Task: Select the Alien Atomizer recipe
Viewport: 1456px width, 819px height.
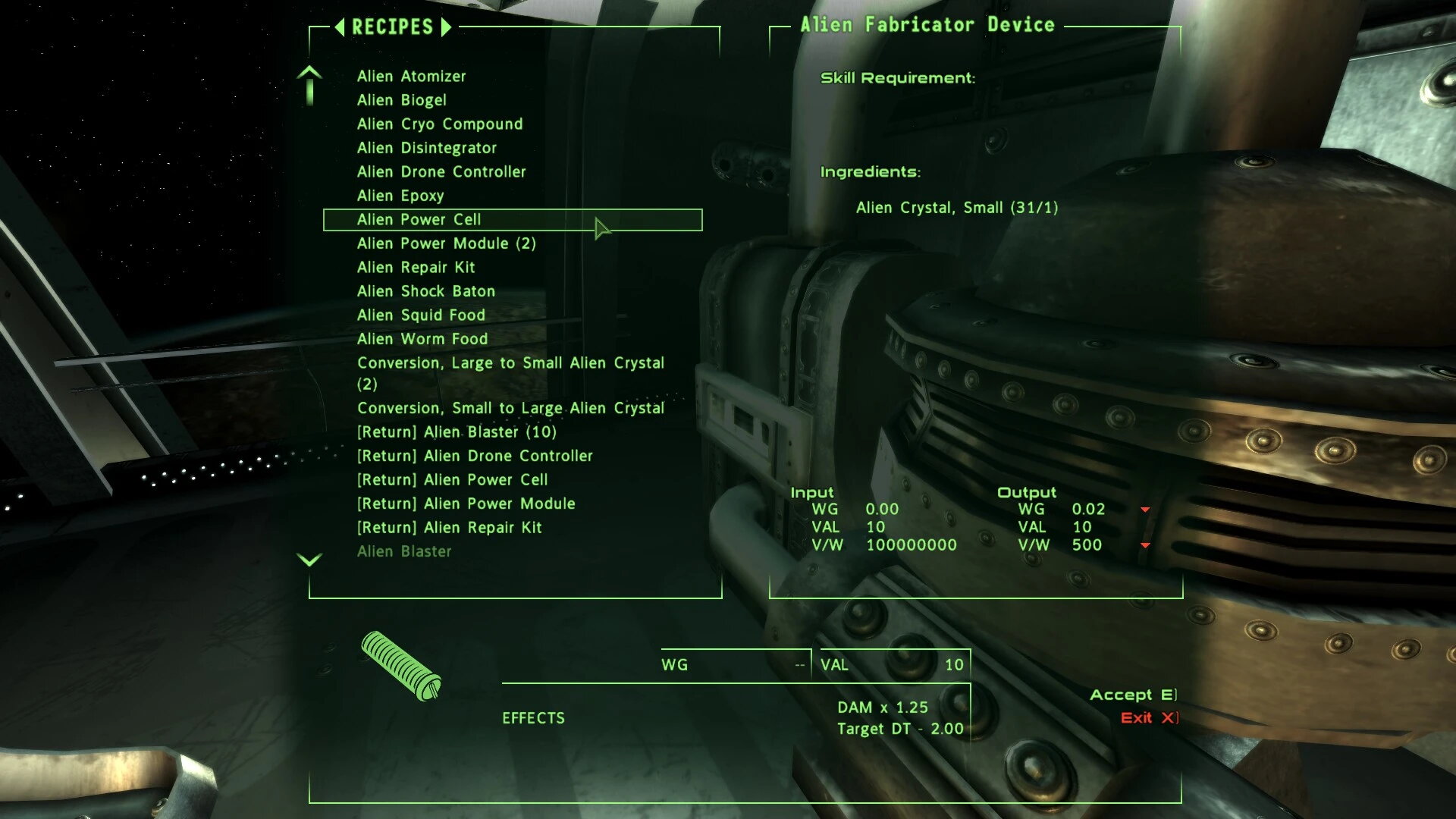Action: [x=412, y=76]
